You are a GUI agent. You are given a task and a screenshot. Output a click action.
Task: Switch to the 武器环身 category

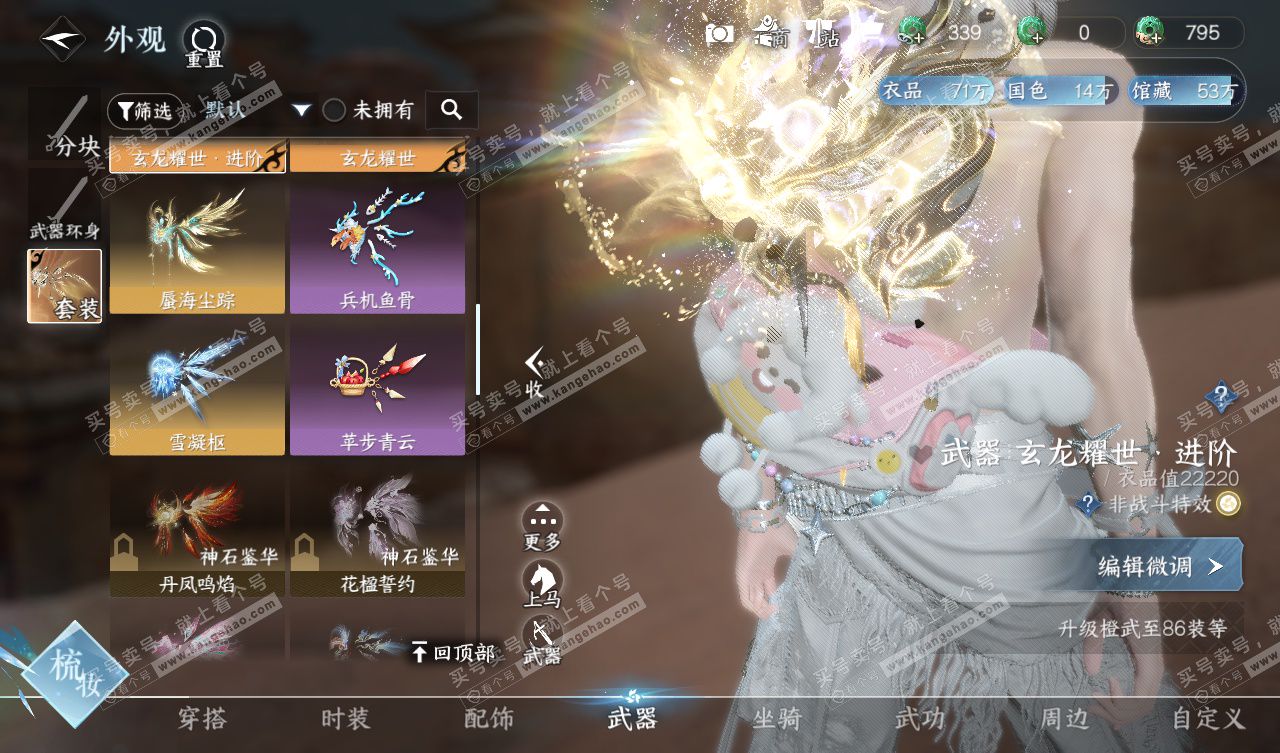[65, 209]
